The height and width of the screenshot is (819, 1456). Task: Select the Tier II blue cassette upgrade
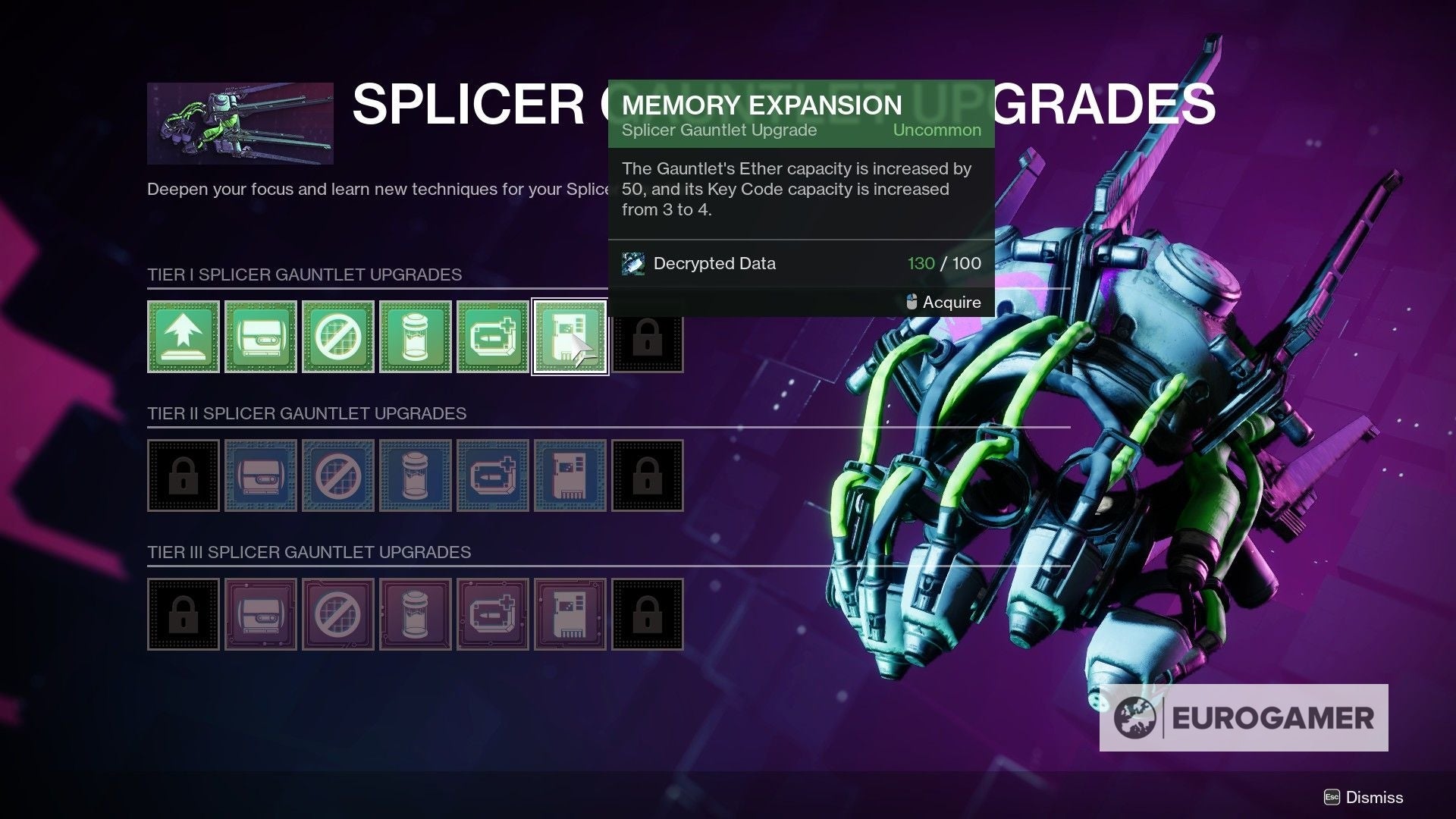[261, 475]
